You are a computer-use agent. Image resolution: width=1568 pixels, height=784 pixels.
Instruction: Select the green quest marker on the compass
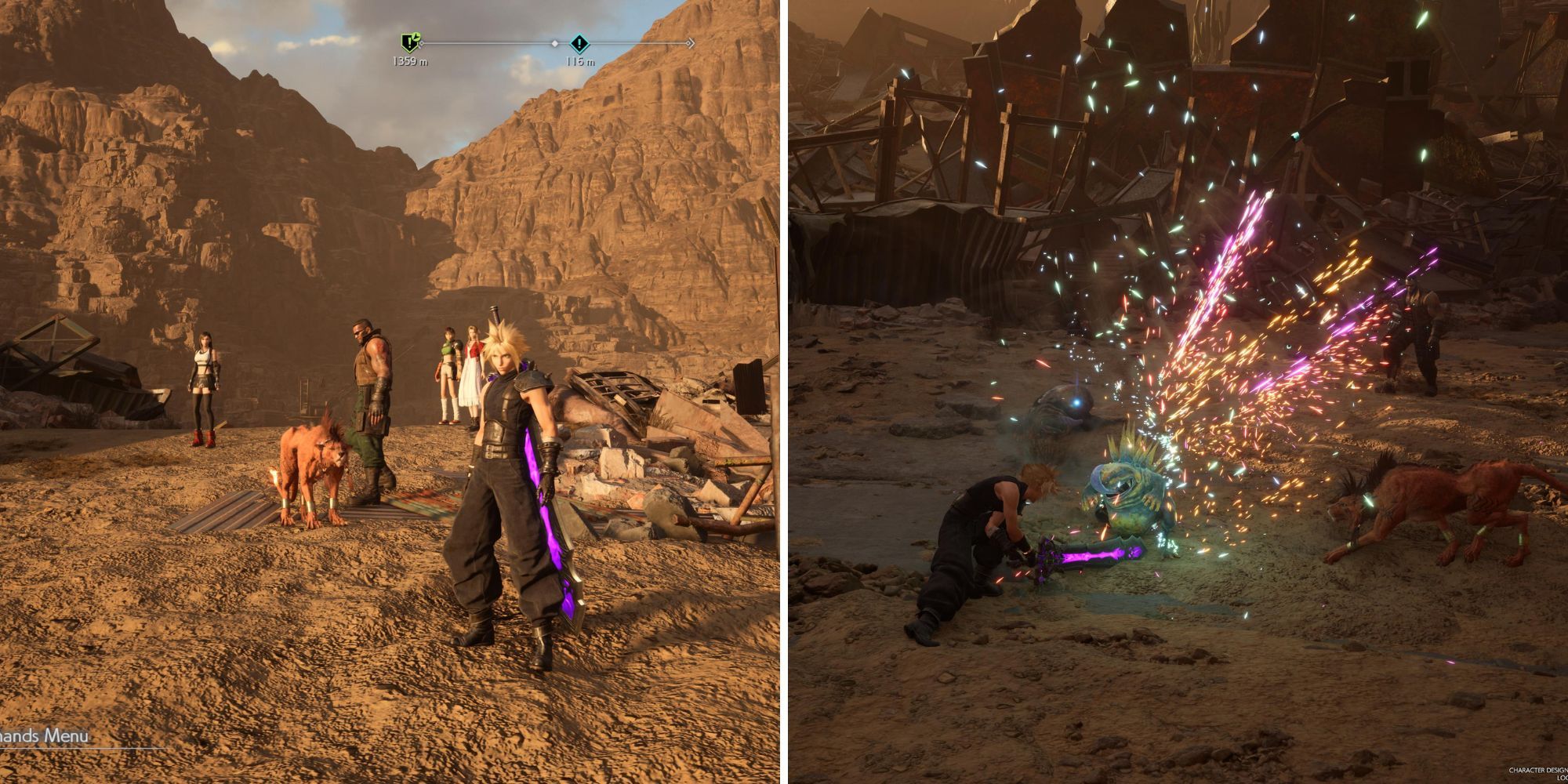(x=409, y=42)
